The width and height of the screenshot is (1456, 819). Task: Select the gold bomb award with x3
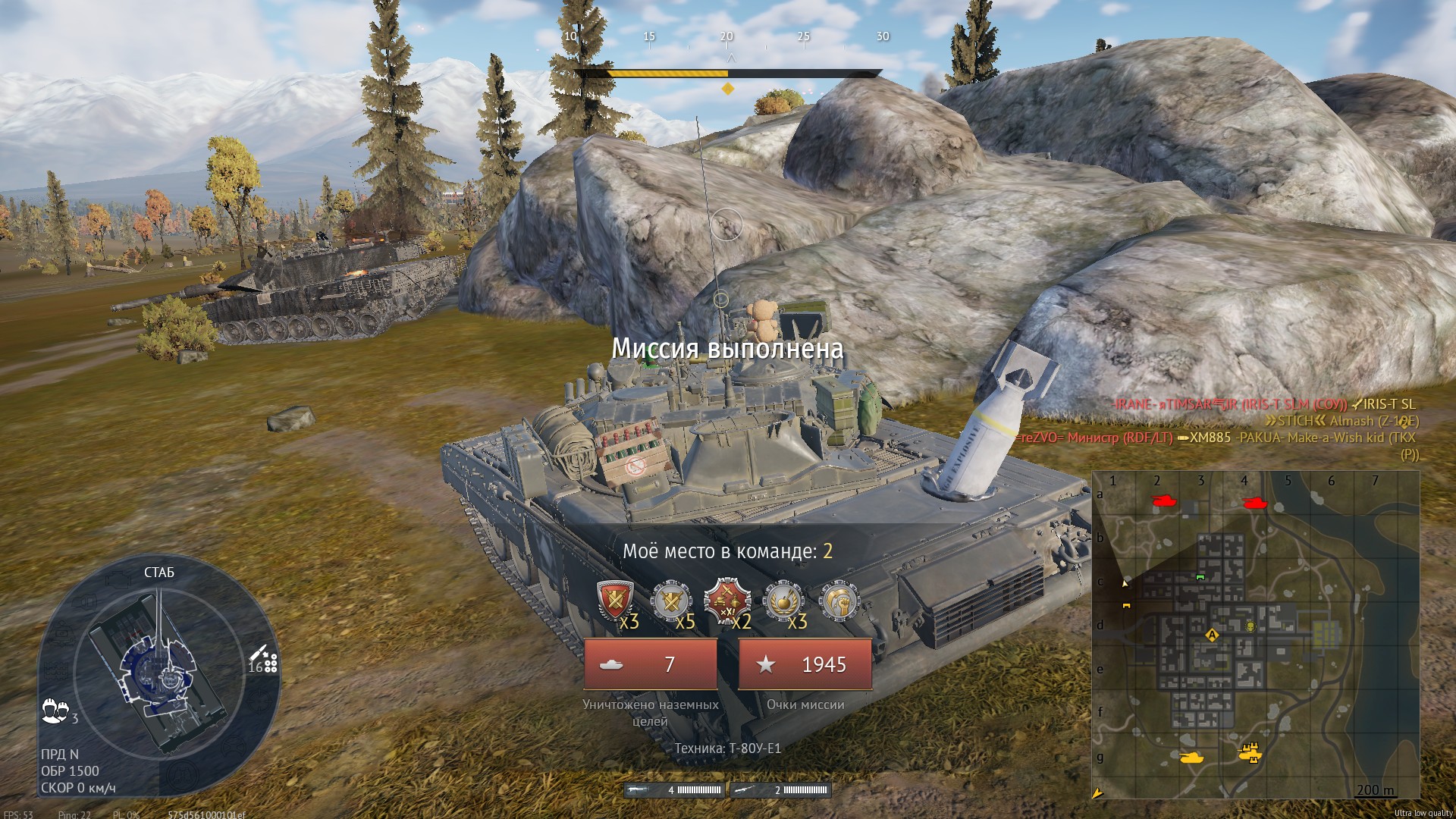(783, 601)
